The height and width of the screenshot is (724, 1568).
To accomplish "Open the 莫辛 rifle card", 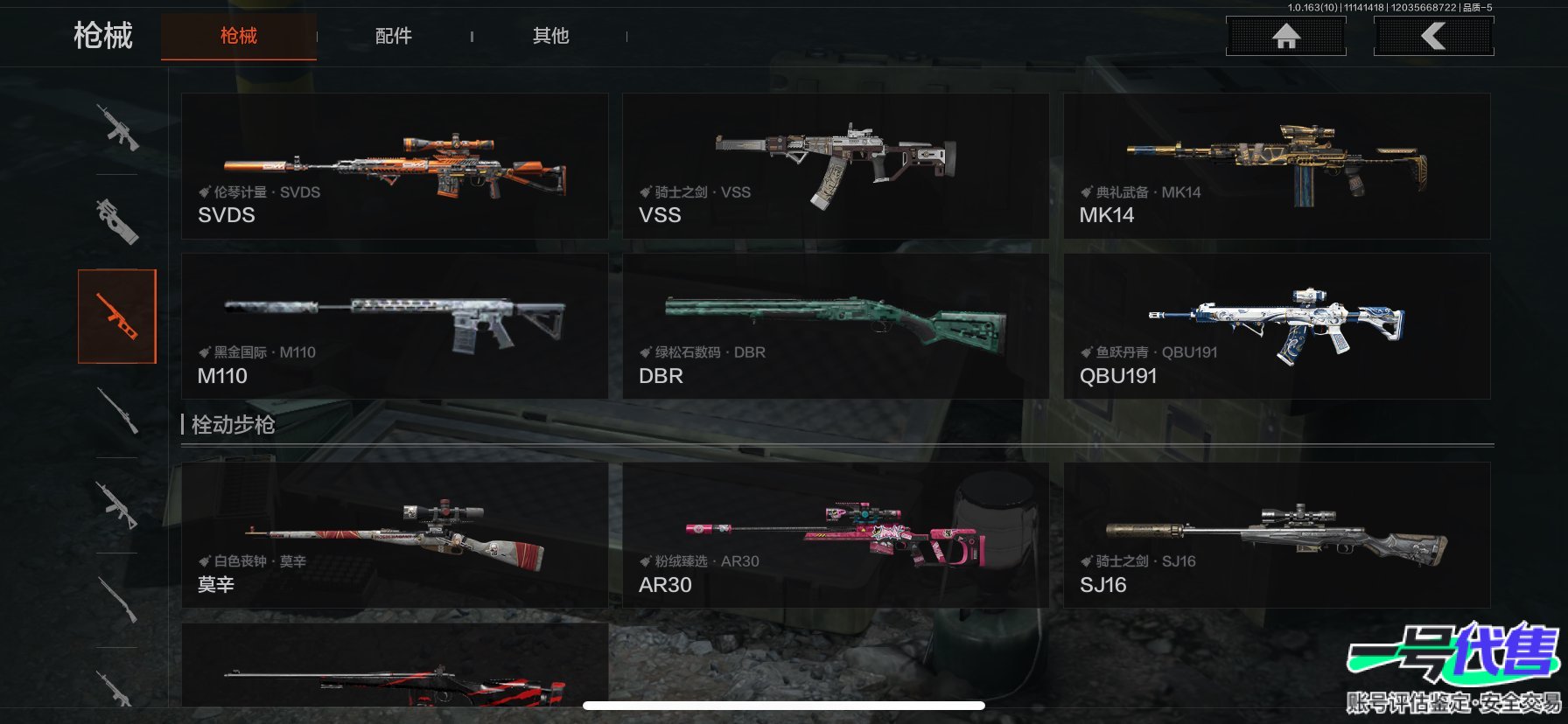I will pyautogui.click(x=394, y=535).
